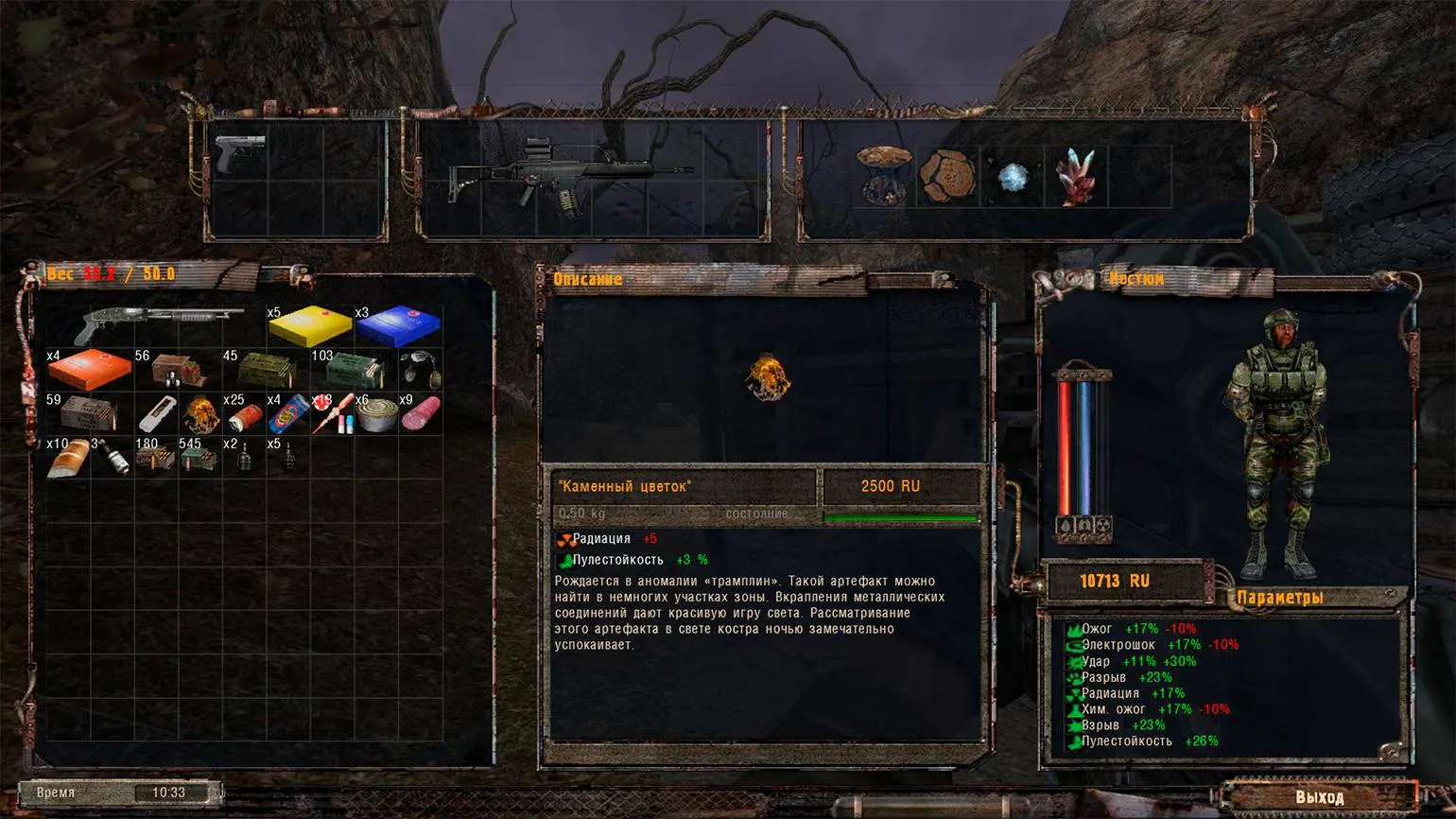Select the Stone Flower artifact in backpack

pos(200,413)
